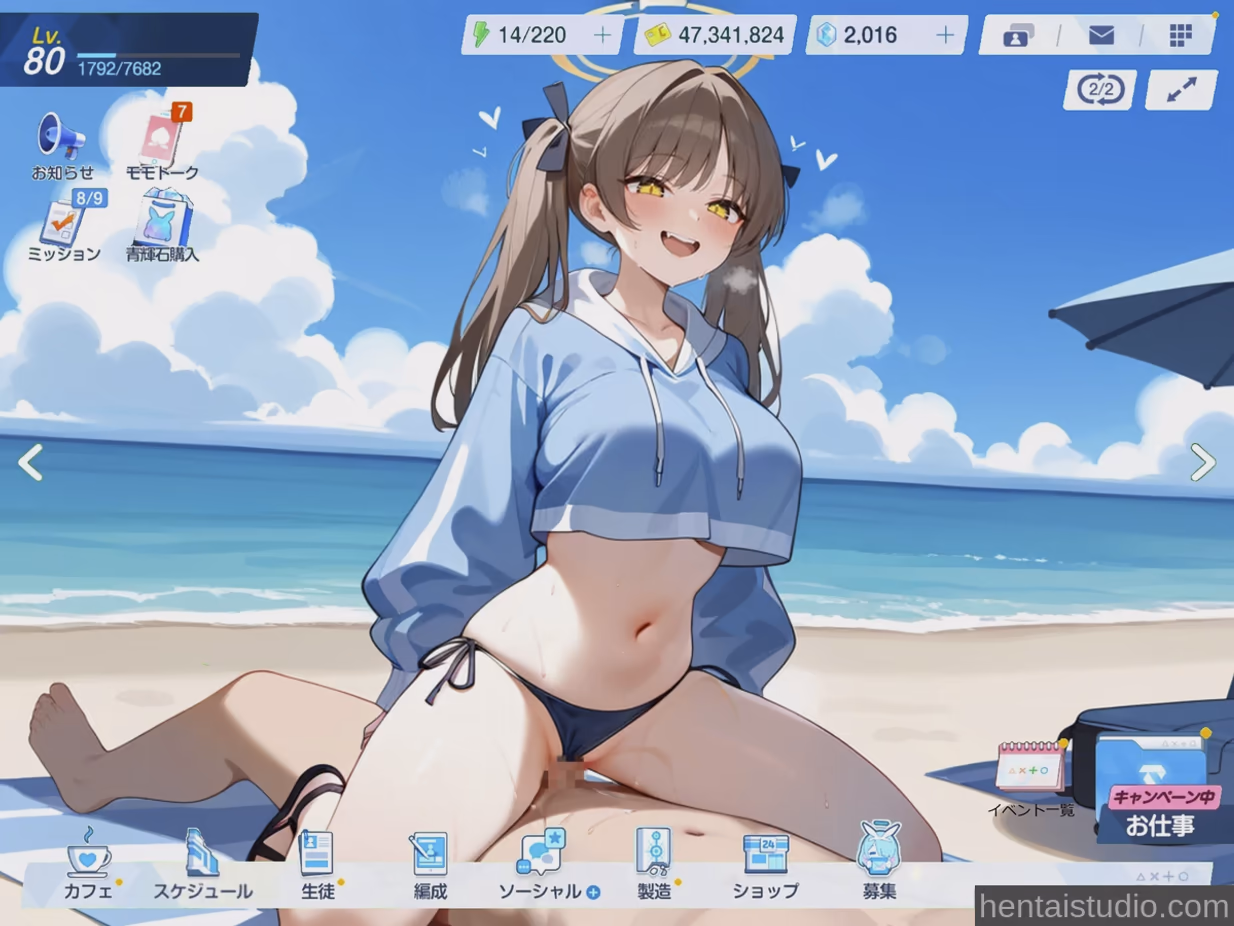Add blue gems with the plus button

(945, 35)
